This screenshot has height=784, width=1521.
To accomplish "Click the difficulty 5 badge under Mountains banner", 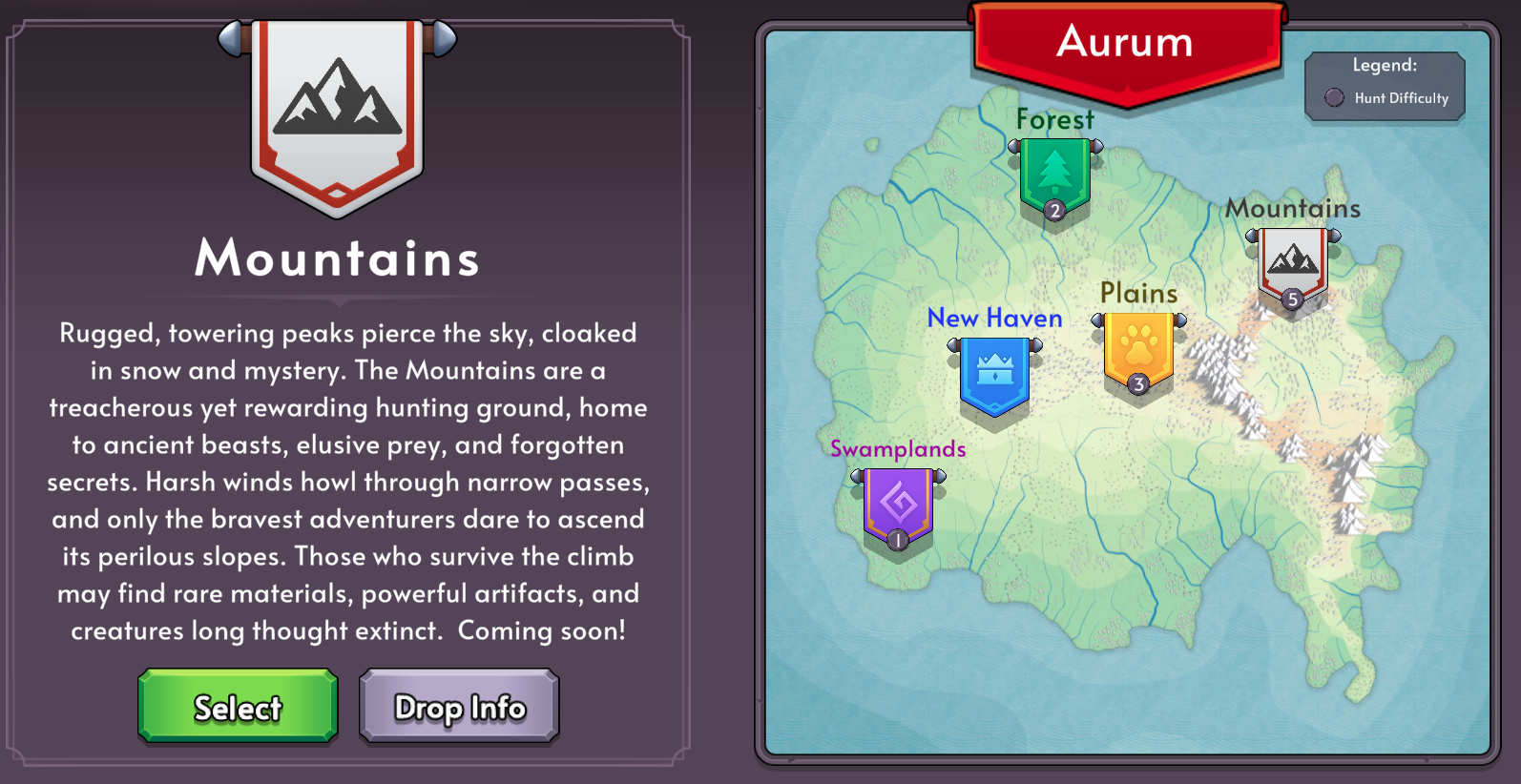I will (1294, 299).
